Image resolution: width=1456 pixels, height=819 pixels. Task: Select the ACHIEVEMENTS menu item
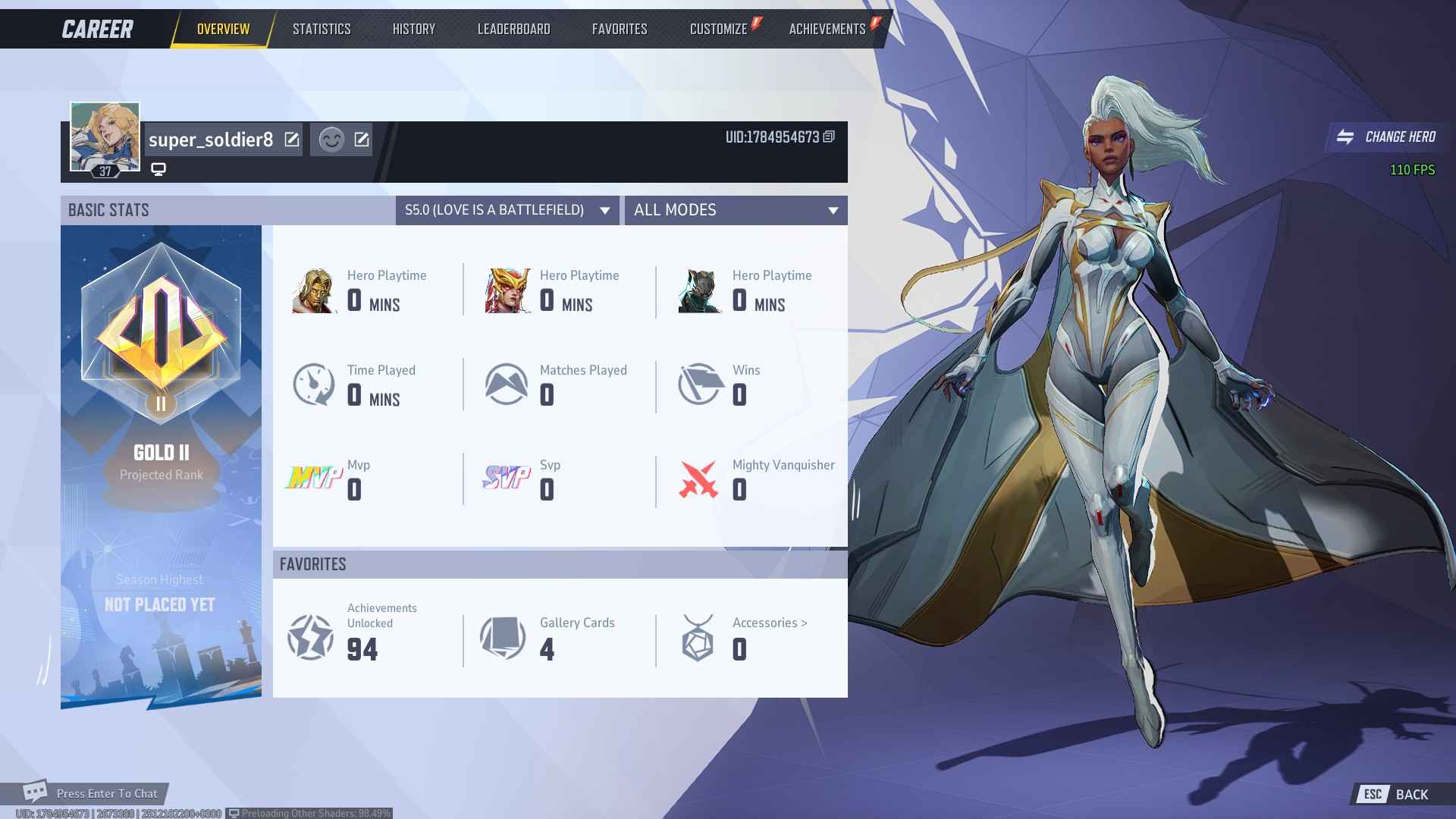[826, 29]
